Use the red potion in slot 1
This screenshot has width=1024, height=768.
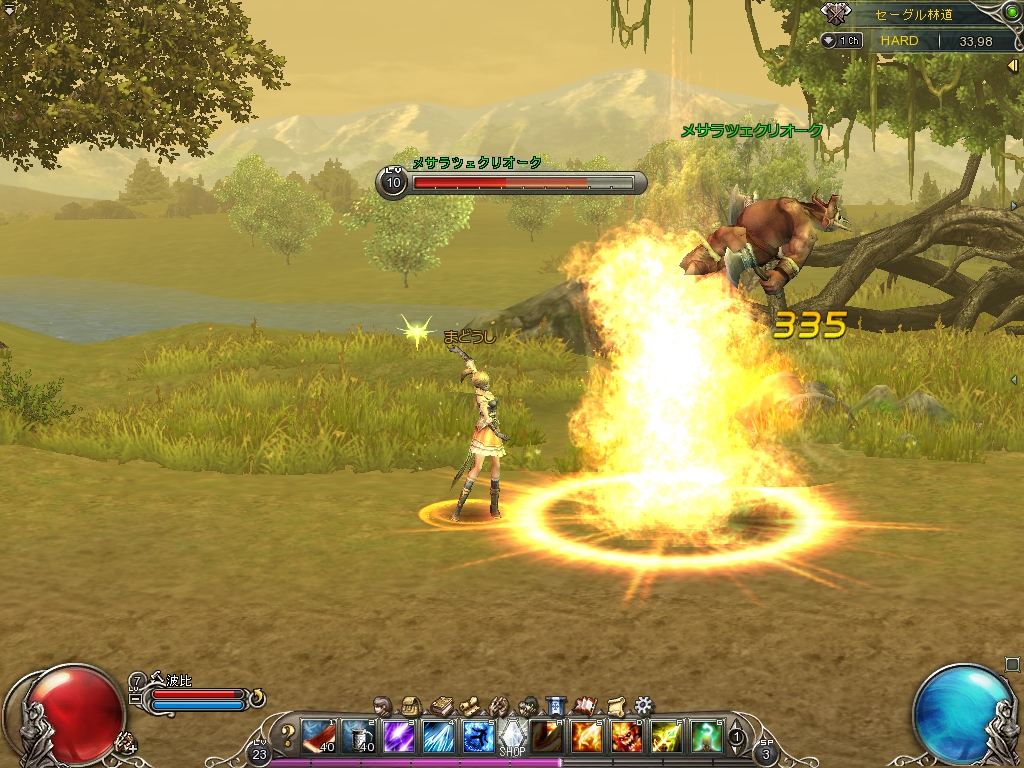click(x=319, y=737)
